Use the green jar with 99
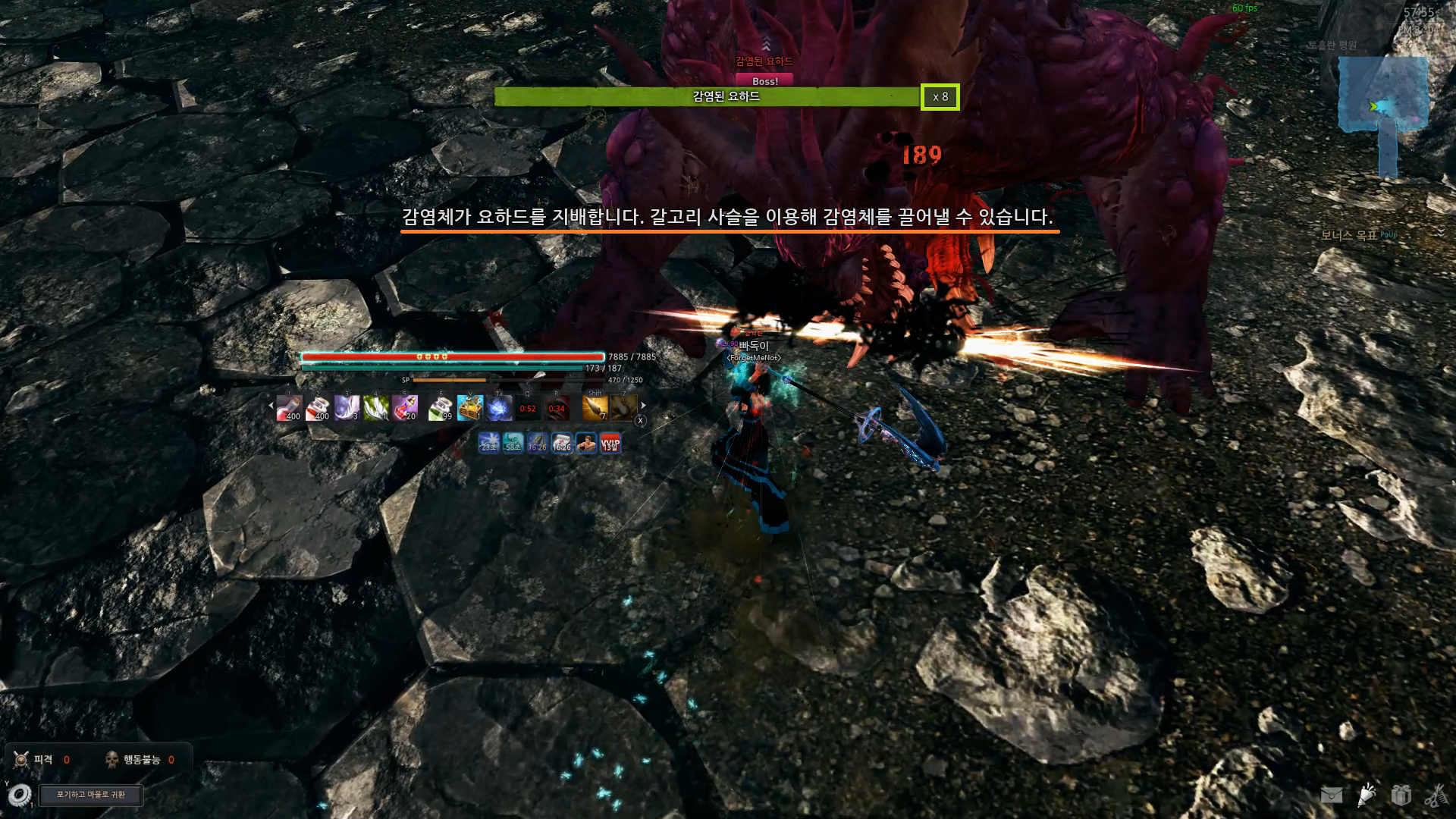1456x819 pixels. (440, 408)
